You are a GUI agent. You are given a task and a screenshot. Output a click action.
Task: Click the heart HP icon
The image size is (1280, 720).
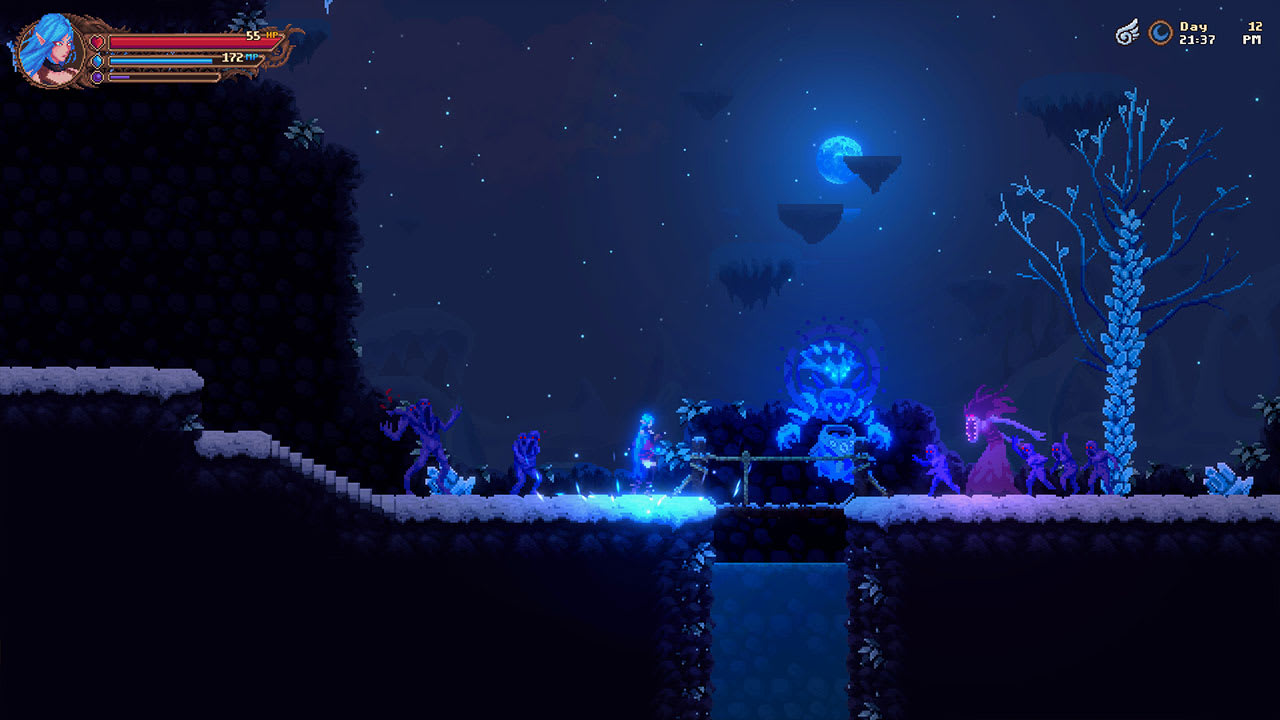pos(96,42)
